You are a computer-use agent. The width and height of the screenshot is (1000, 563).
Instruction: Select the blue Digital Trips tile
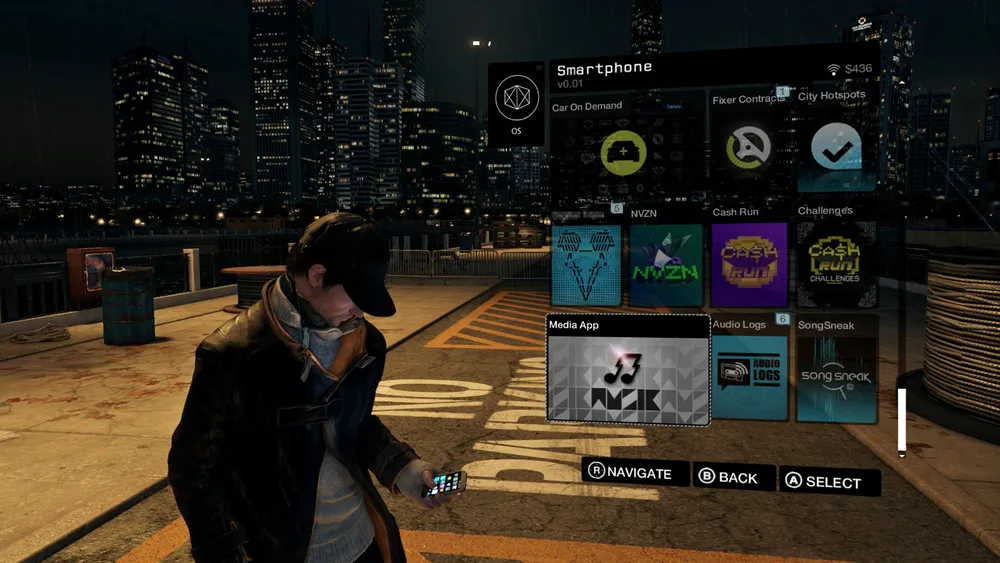(586, 265)
